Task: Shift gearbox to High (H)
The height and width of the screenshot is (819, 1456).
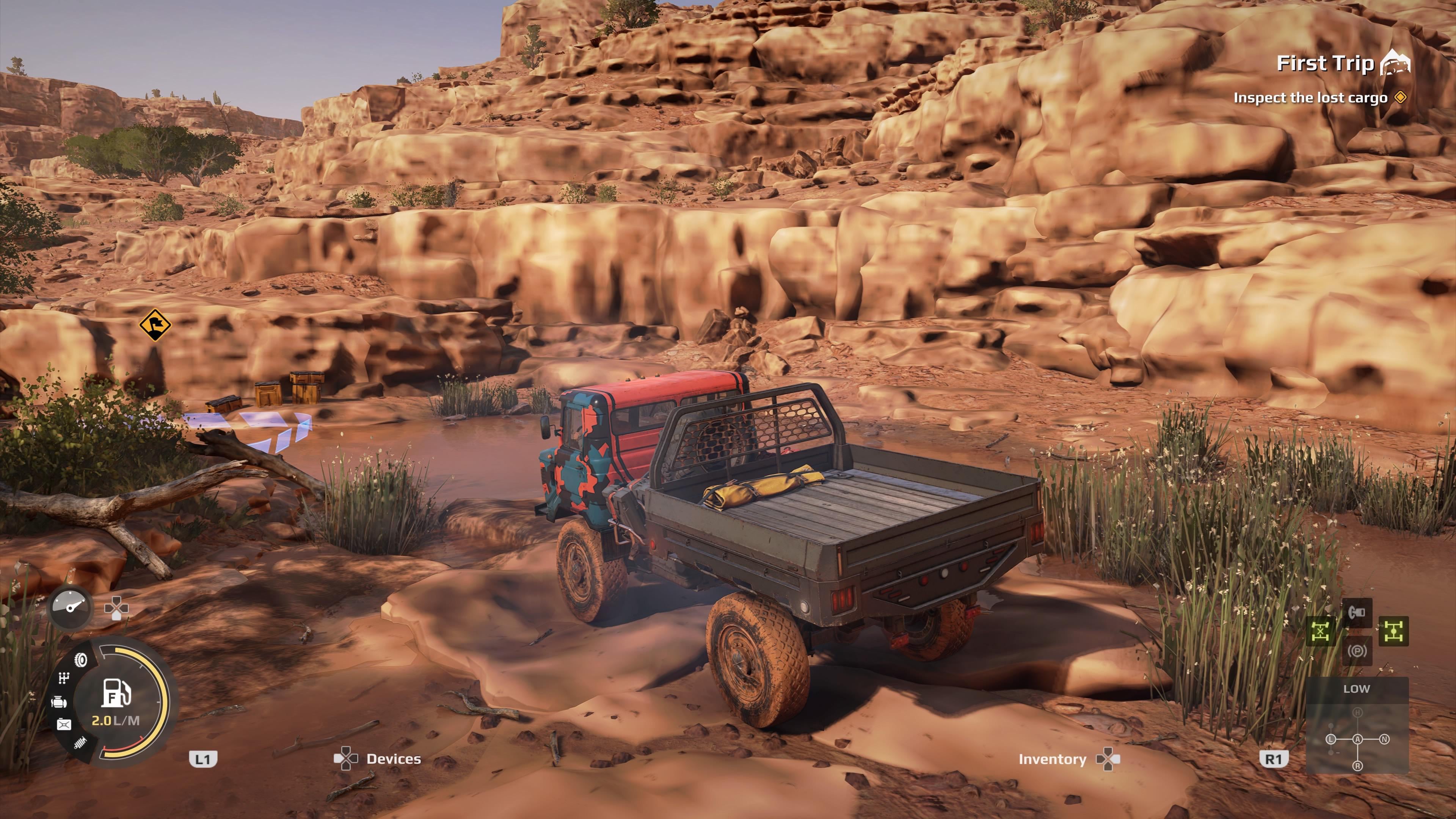Action: coord(1357,713)
